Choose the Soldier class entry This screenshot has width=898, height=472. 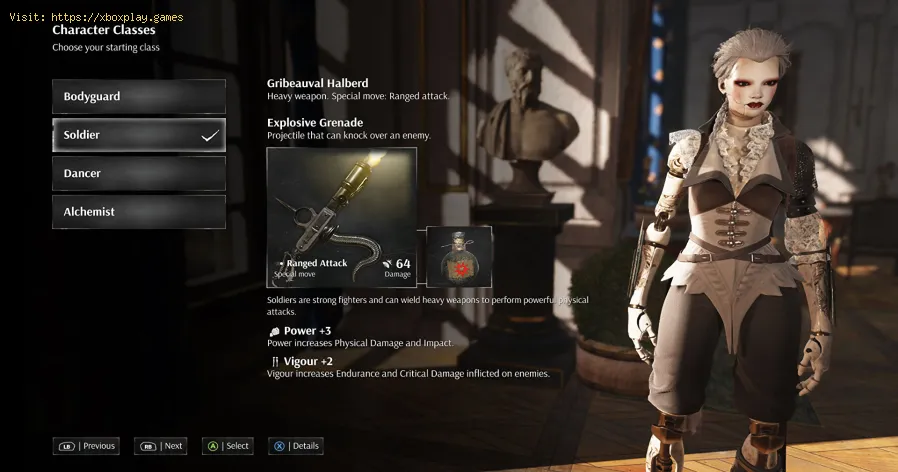click(138, 135)
